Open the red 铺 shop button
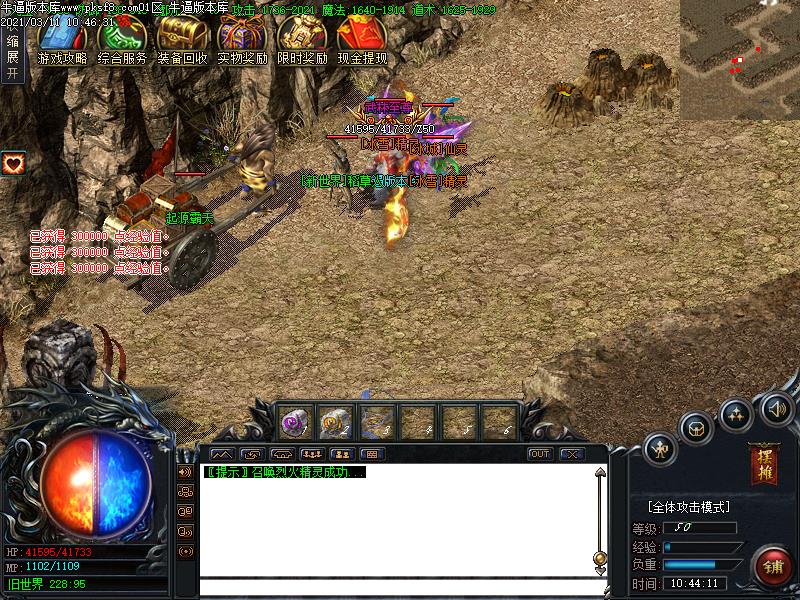 point(773,567)
